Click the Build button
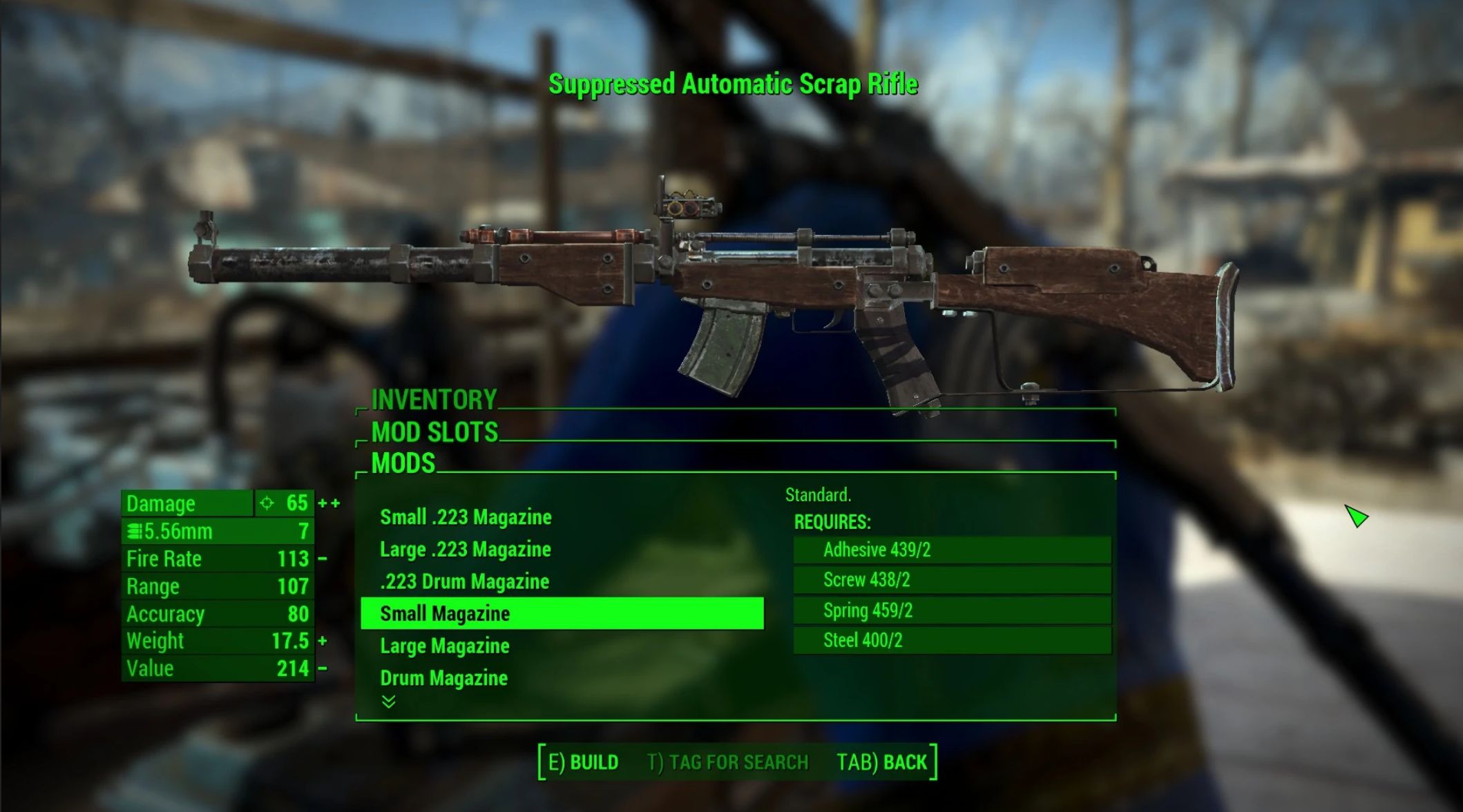 (x=584, y=762)
